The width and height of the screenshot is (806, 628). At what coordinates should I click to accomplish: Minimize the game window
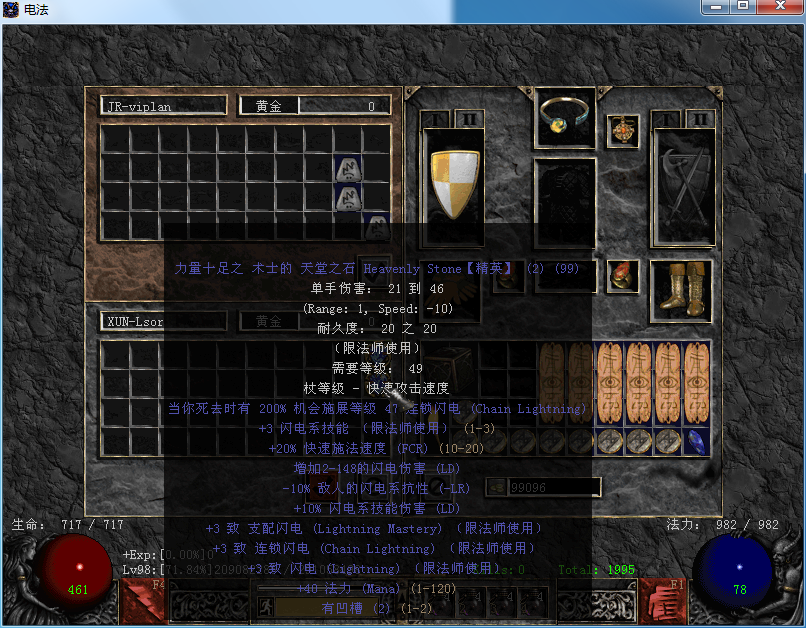tap(712, 7)
